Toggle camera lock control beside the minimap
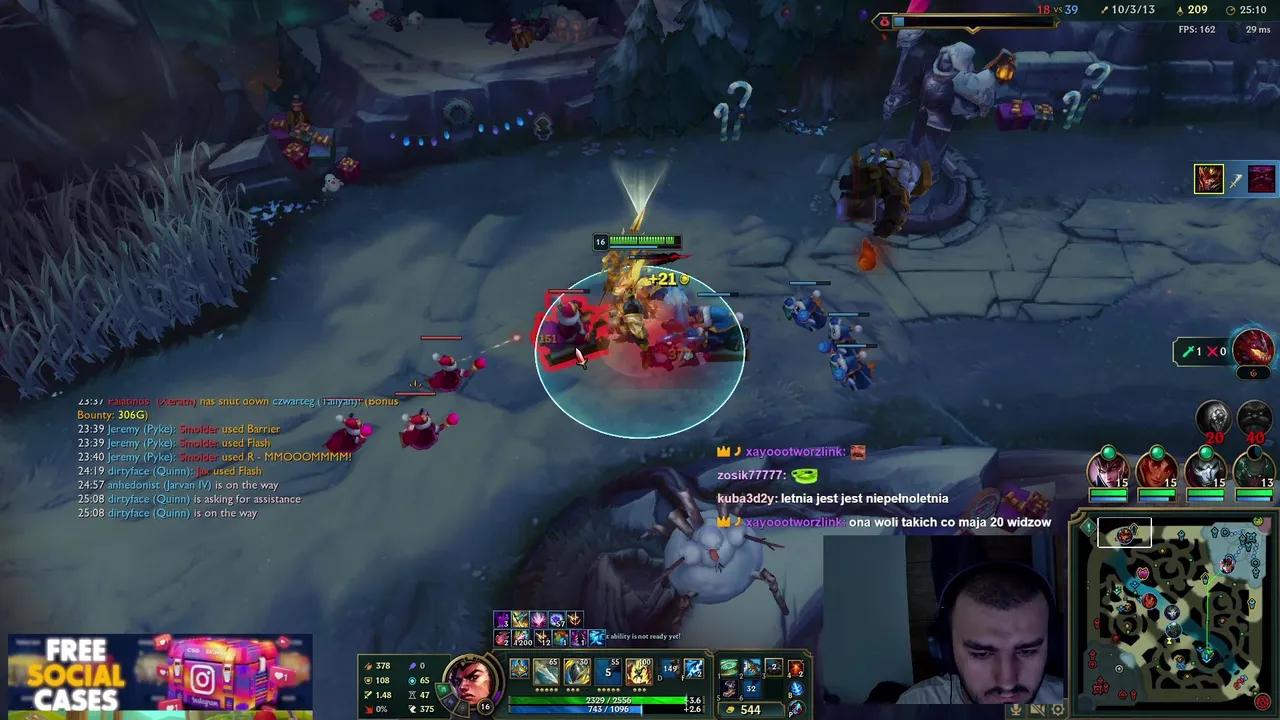 [1057, 709]
